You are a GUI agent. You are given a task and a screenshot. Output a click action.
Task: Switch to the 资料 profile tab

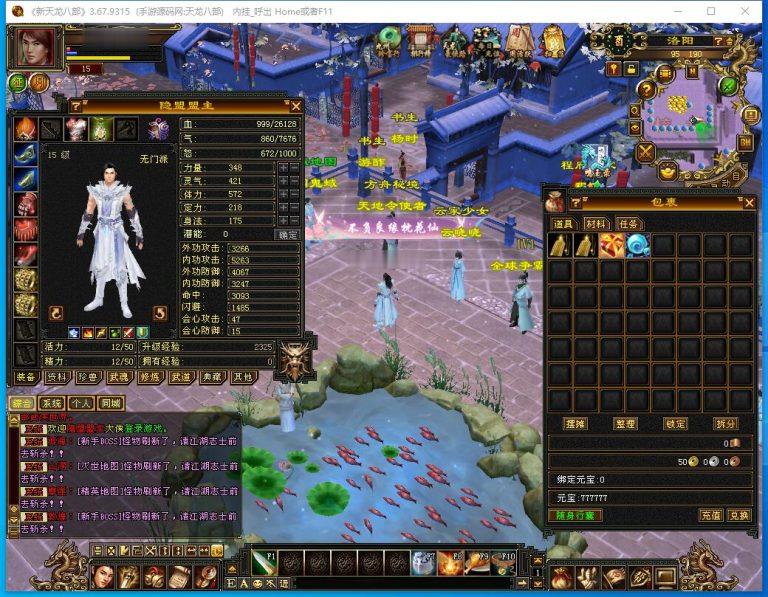pyautogui.click(x=56, y=378)
